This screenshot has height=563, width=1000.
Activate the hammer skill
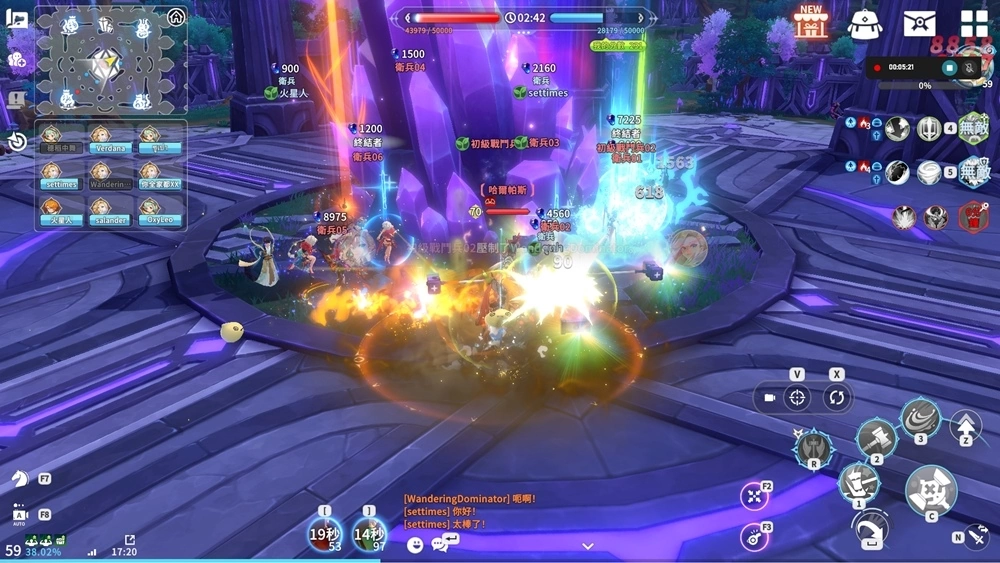pos(876,438)
